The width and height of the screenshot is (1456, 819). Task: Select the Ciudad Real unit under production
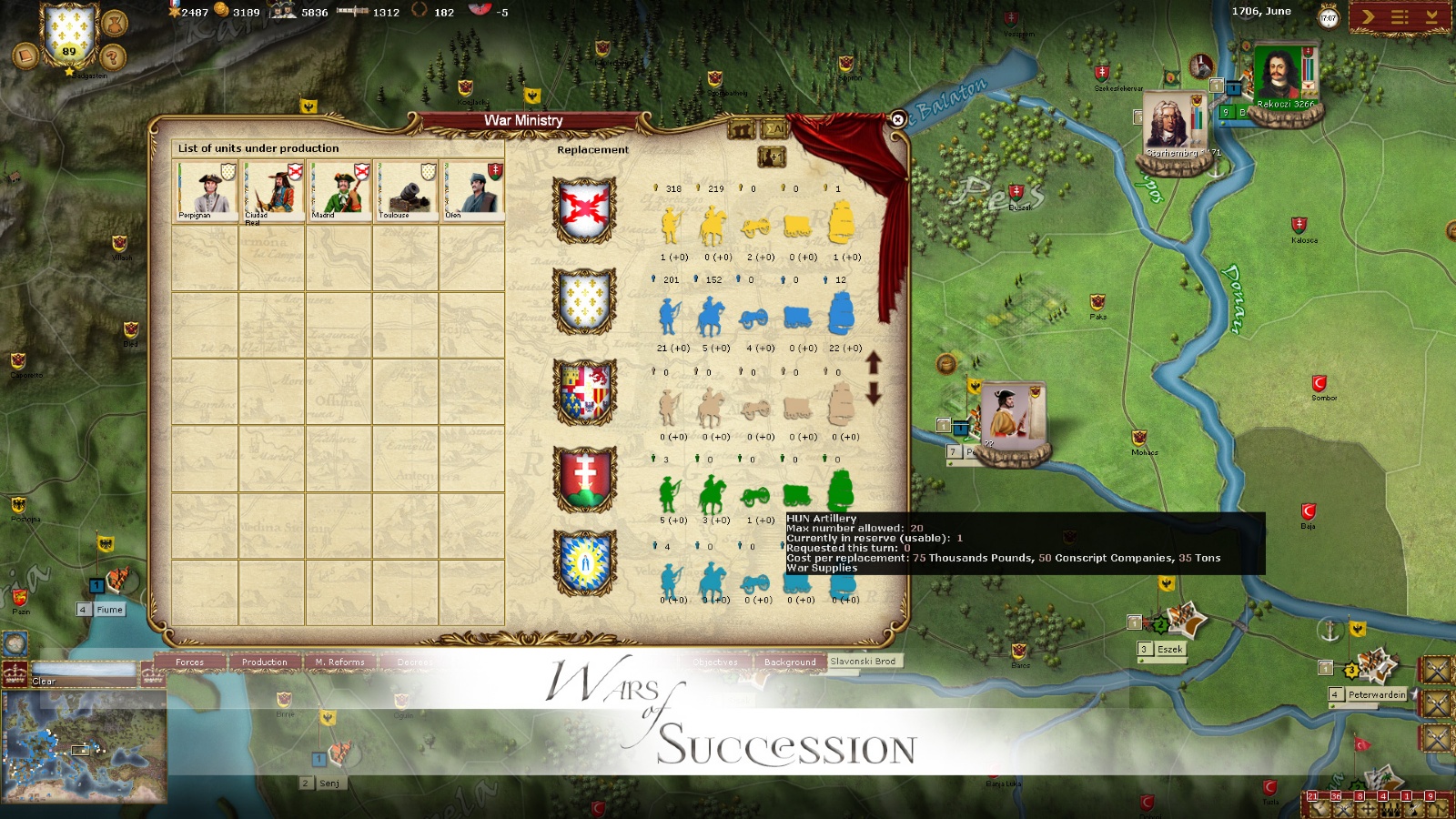[x=272, y=189]
